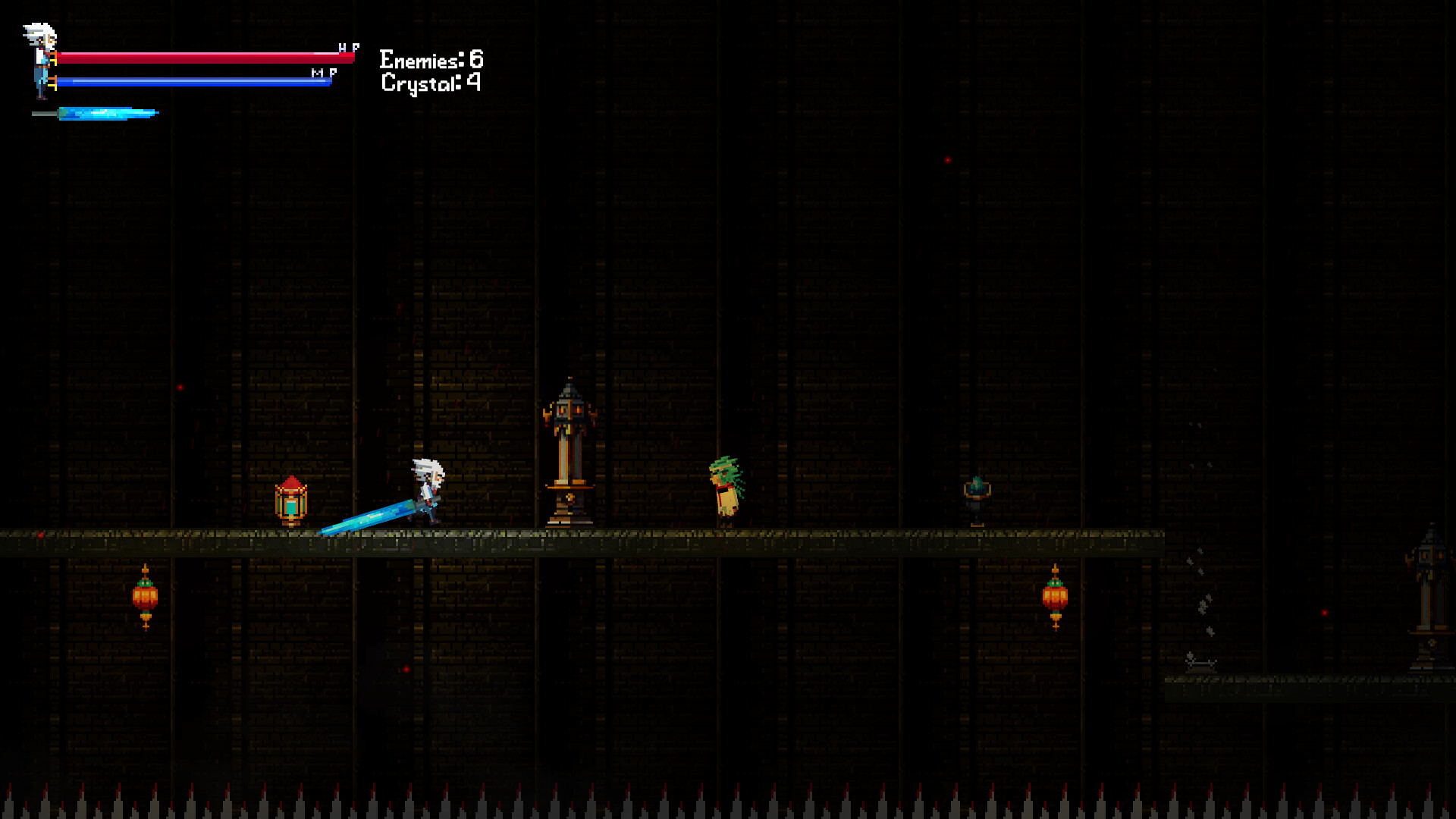This screenshot has width=1456, height=819.
Task: Click the green-haired enemy sprite
Action: pyautogui.click(x=724, y=489)
